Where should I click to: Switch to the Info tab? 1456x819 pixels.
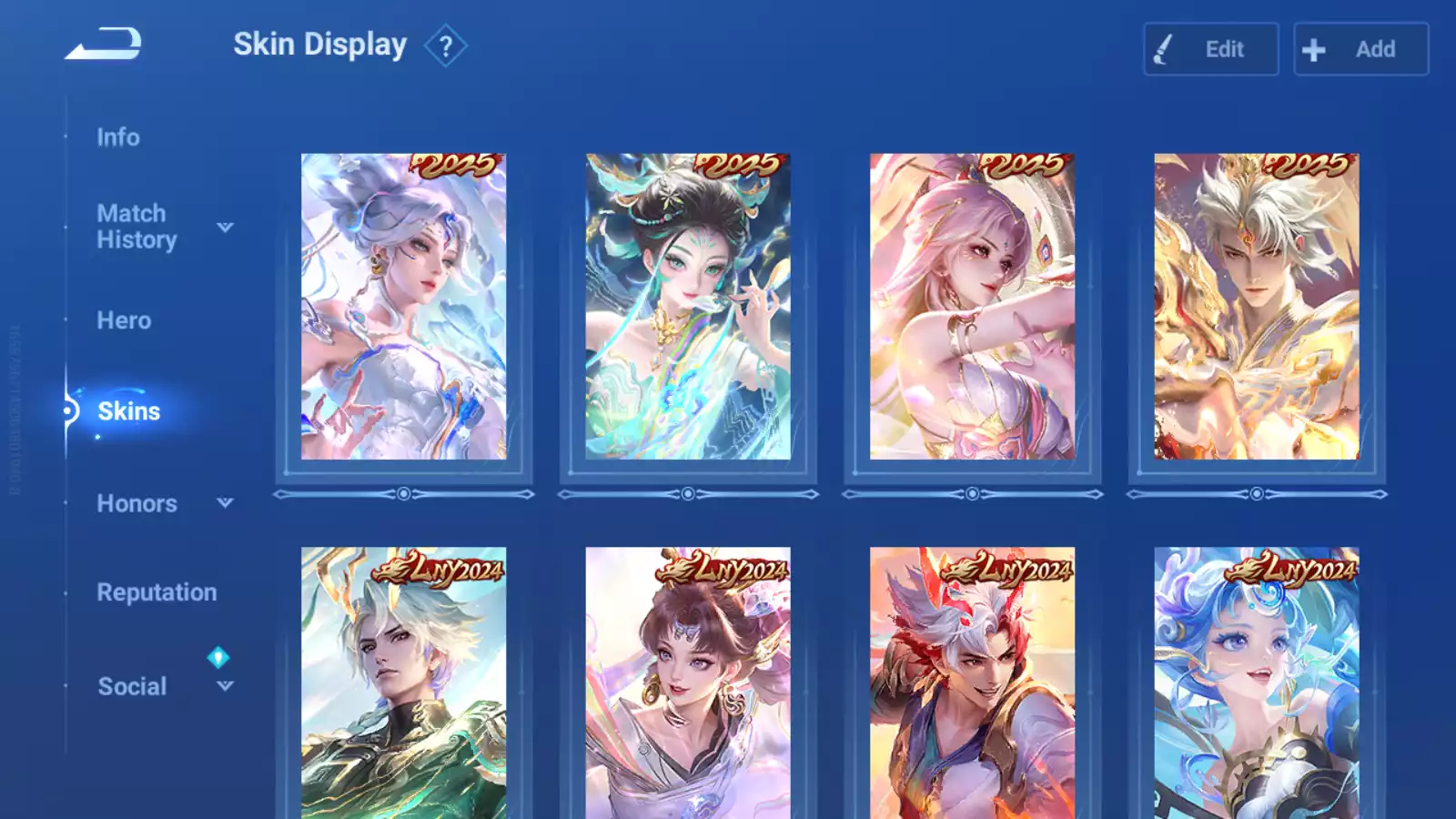[118, 137]
